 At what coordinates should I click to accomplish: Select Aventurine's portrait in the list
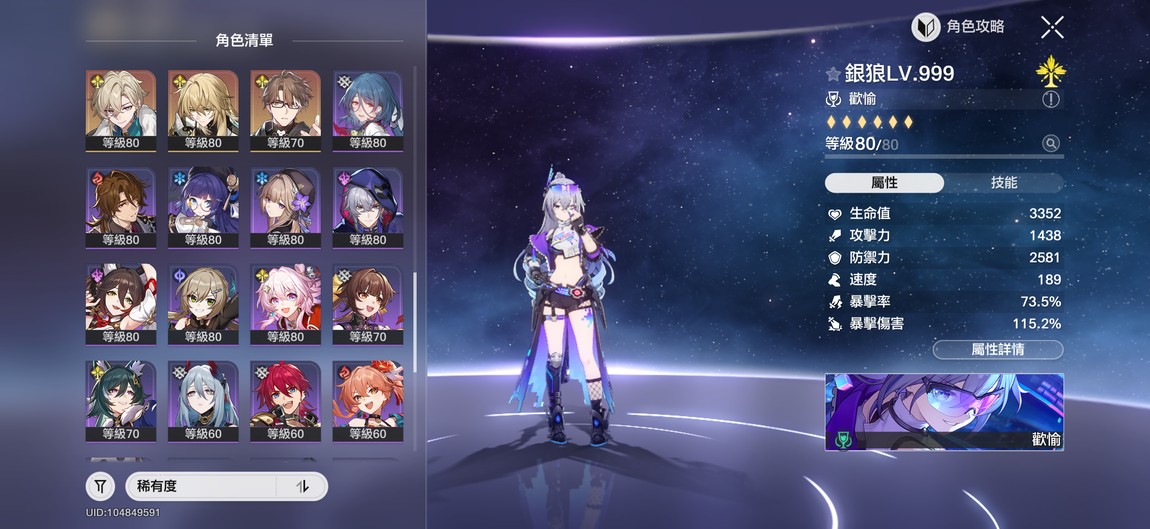pos(121,109)
